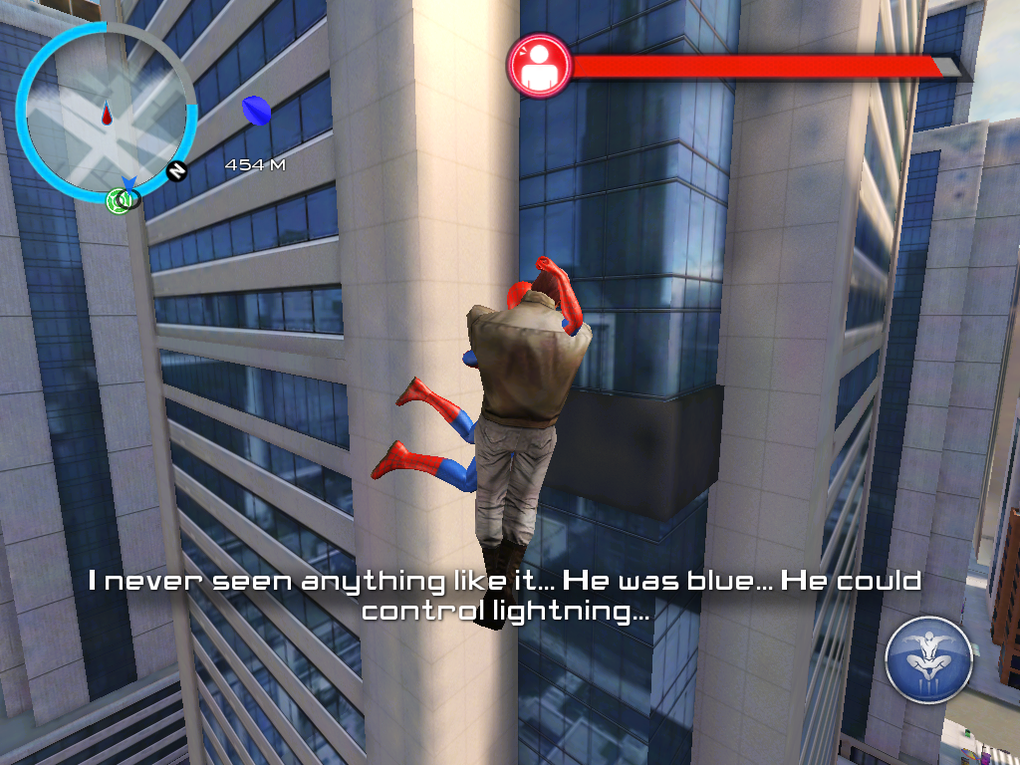Click the blue objective waypoint marker
This screenshot has height=765, width=1020.
pos(256,111)
